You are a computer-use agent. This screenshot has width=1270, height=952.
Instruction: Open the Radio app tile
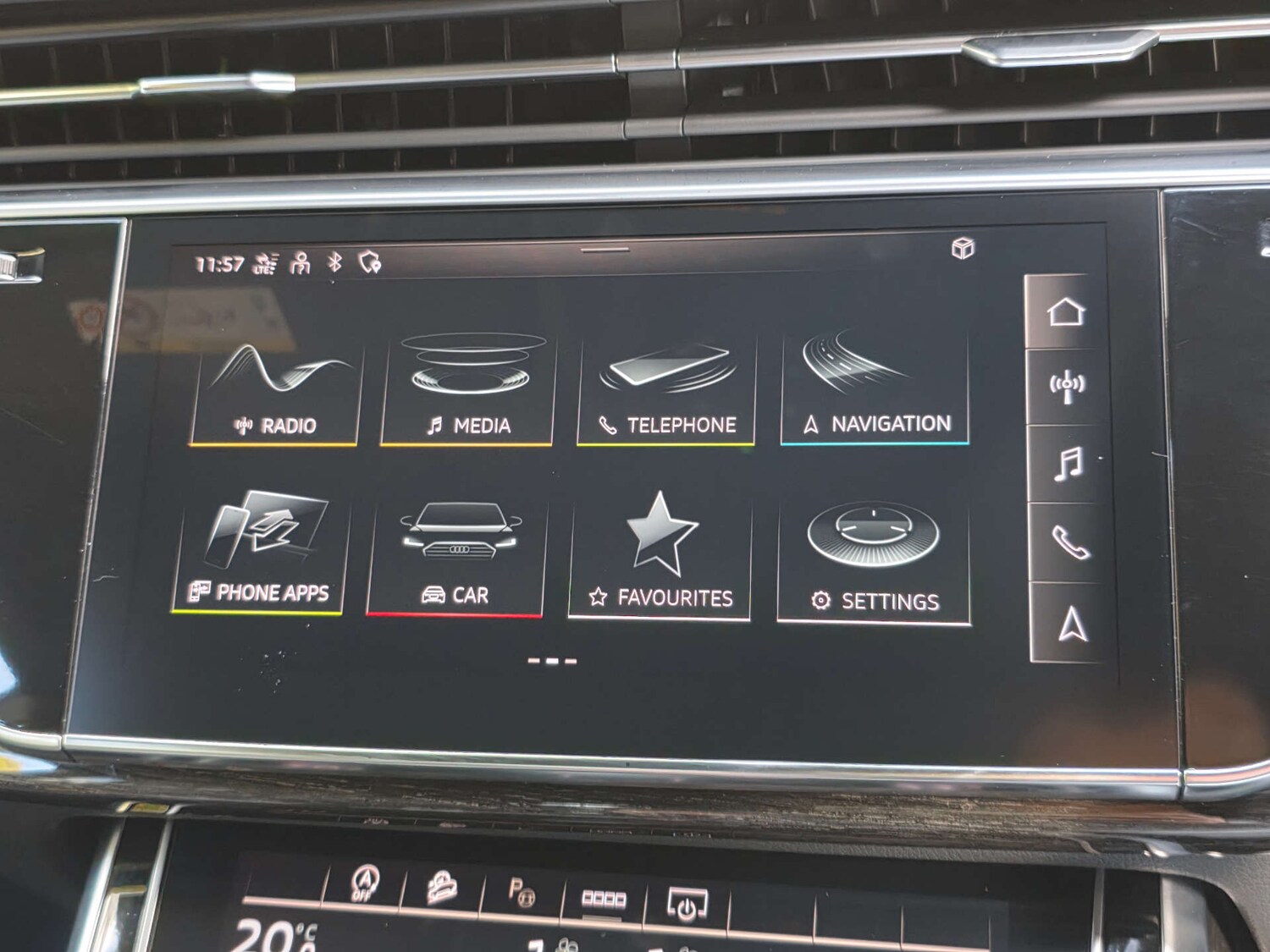click(x=275, y=385)
